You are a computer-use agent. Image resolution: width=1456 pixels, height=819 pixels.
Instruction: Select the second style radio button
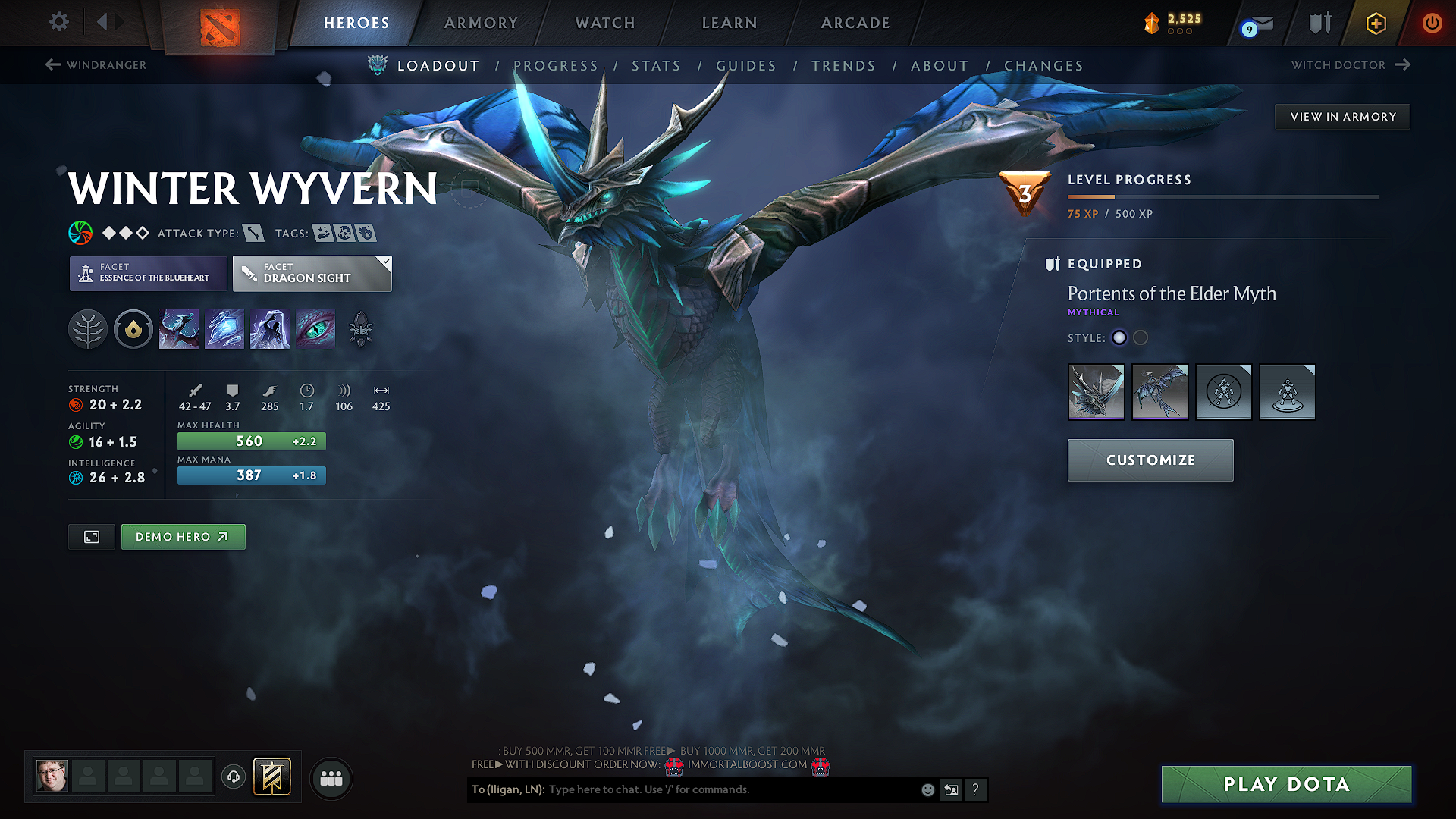pos(1141,338)
